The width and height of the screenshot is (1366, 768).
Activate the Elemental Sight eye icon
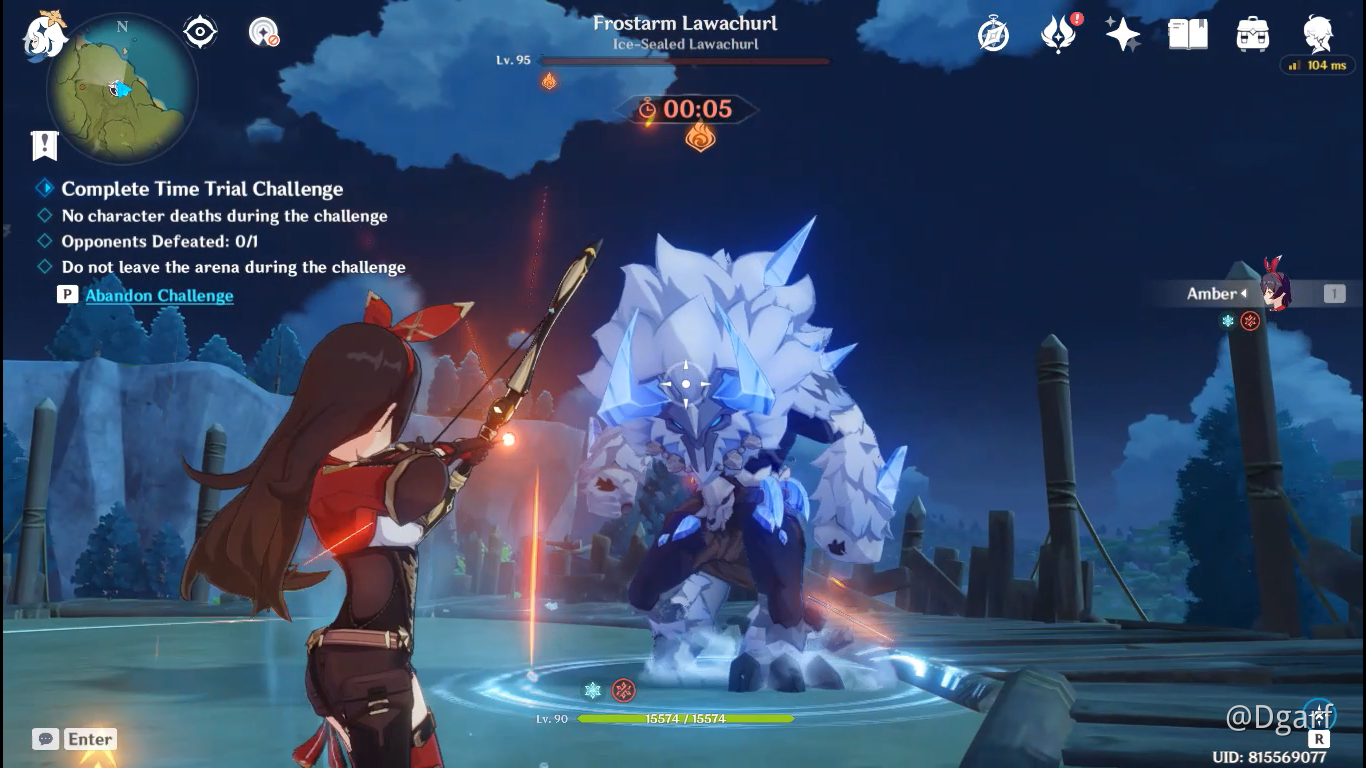pos(199,31)
